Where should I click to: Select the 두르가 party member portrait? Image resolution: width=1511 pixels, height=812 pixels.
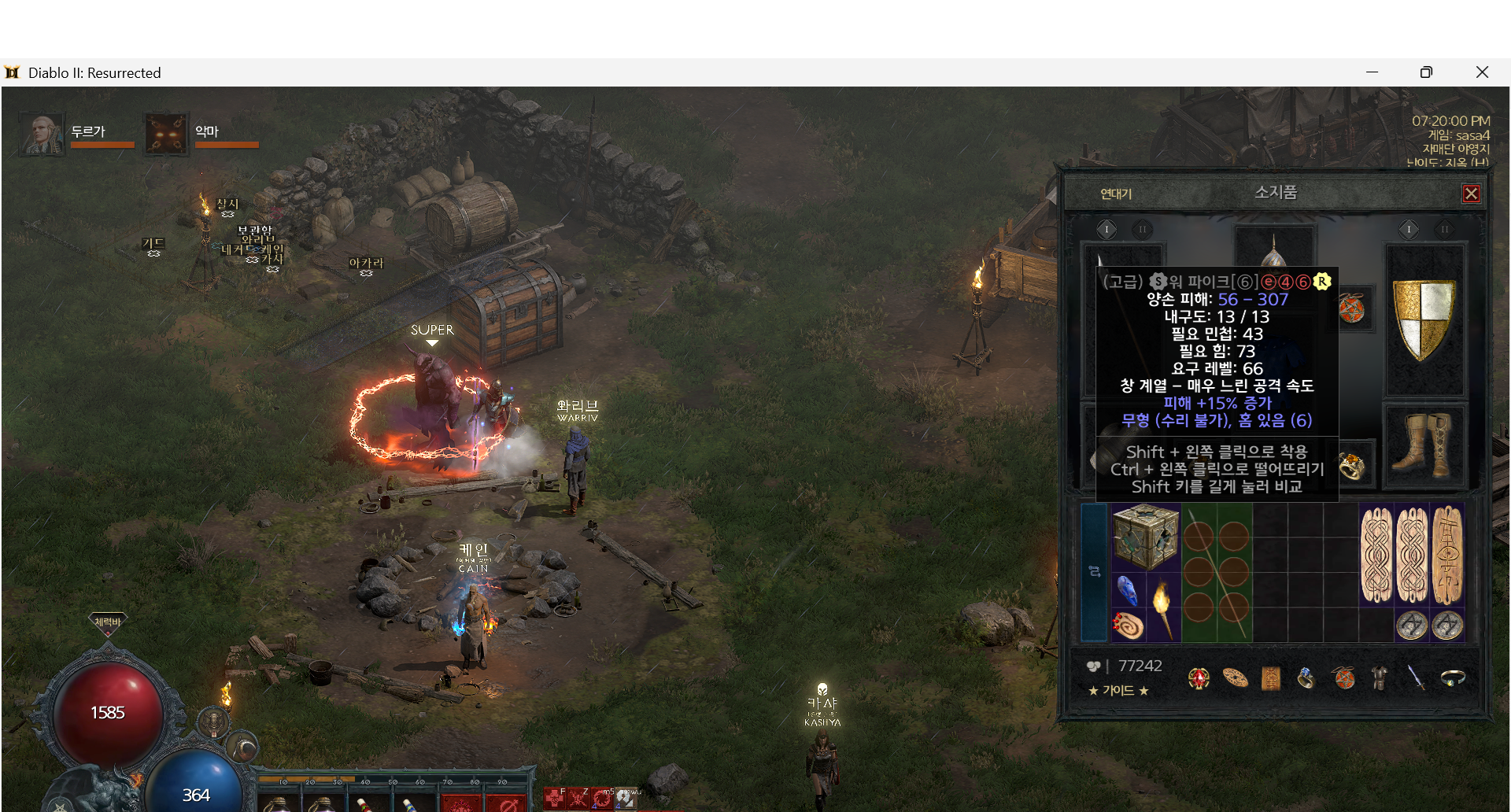click(42, 134)
